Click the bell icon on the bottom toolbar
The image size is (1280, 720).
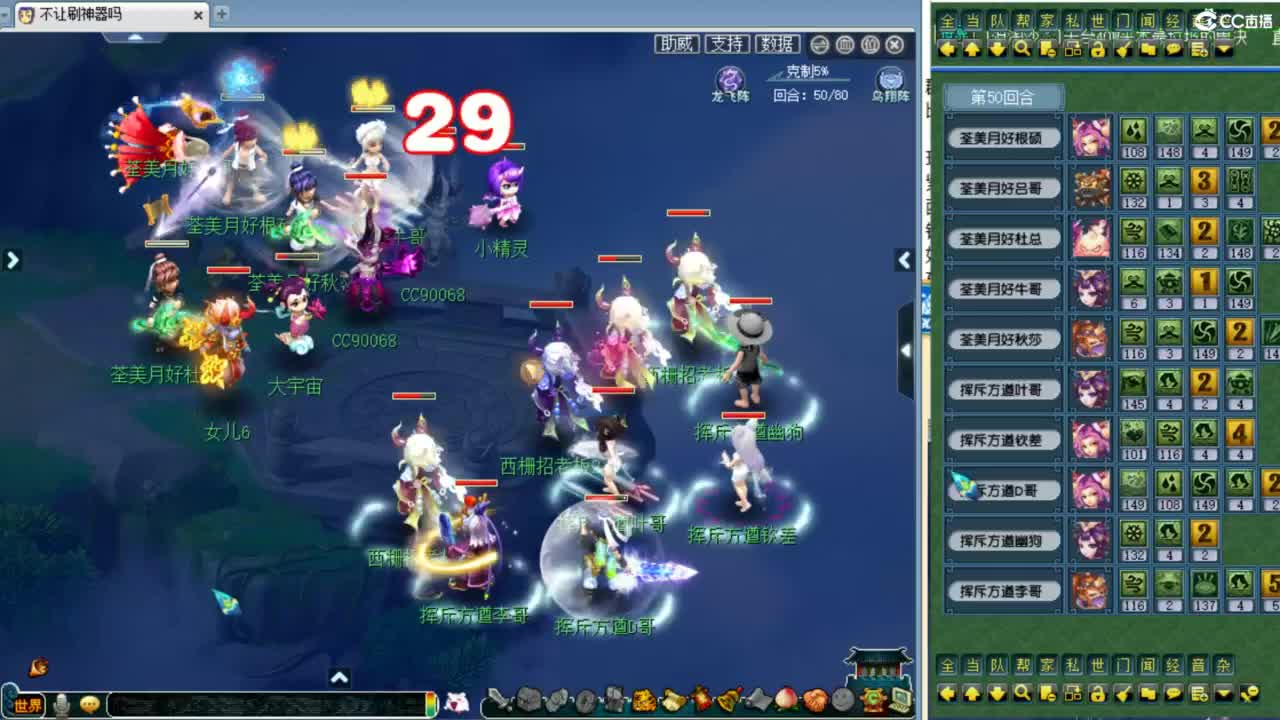point(725,701)
